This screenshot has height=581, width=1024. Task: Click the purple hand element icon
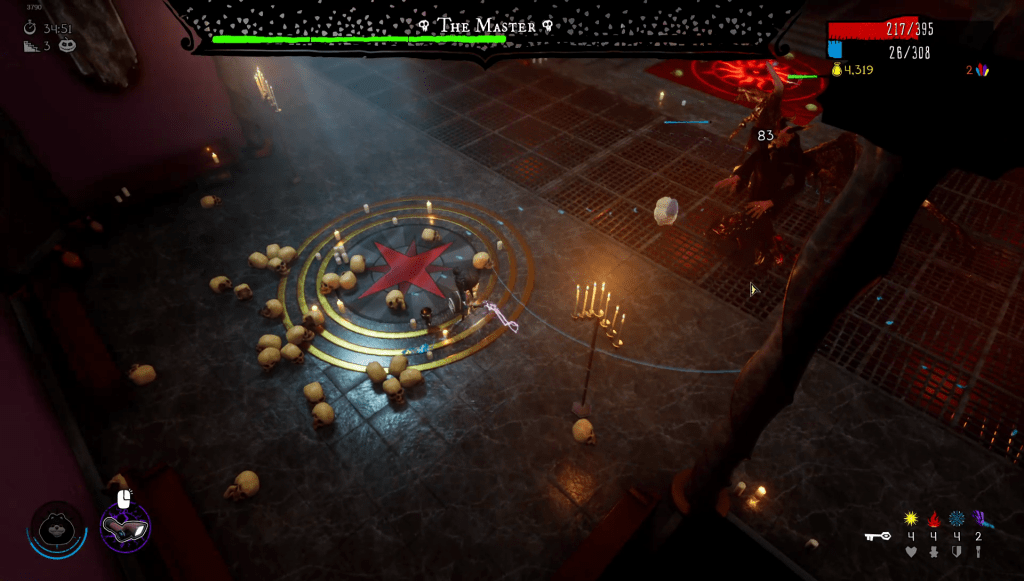(x=979, y=519)
